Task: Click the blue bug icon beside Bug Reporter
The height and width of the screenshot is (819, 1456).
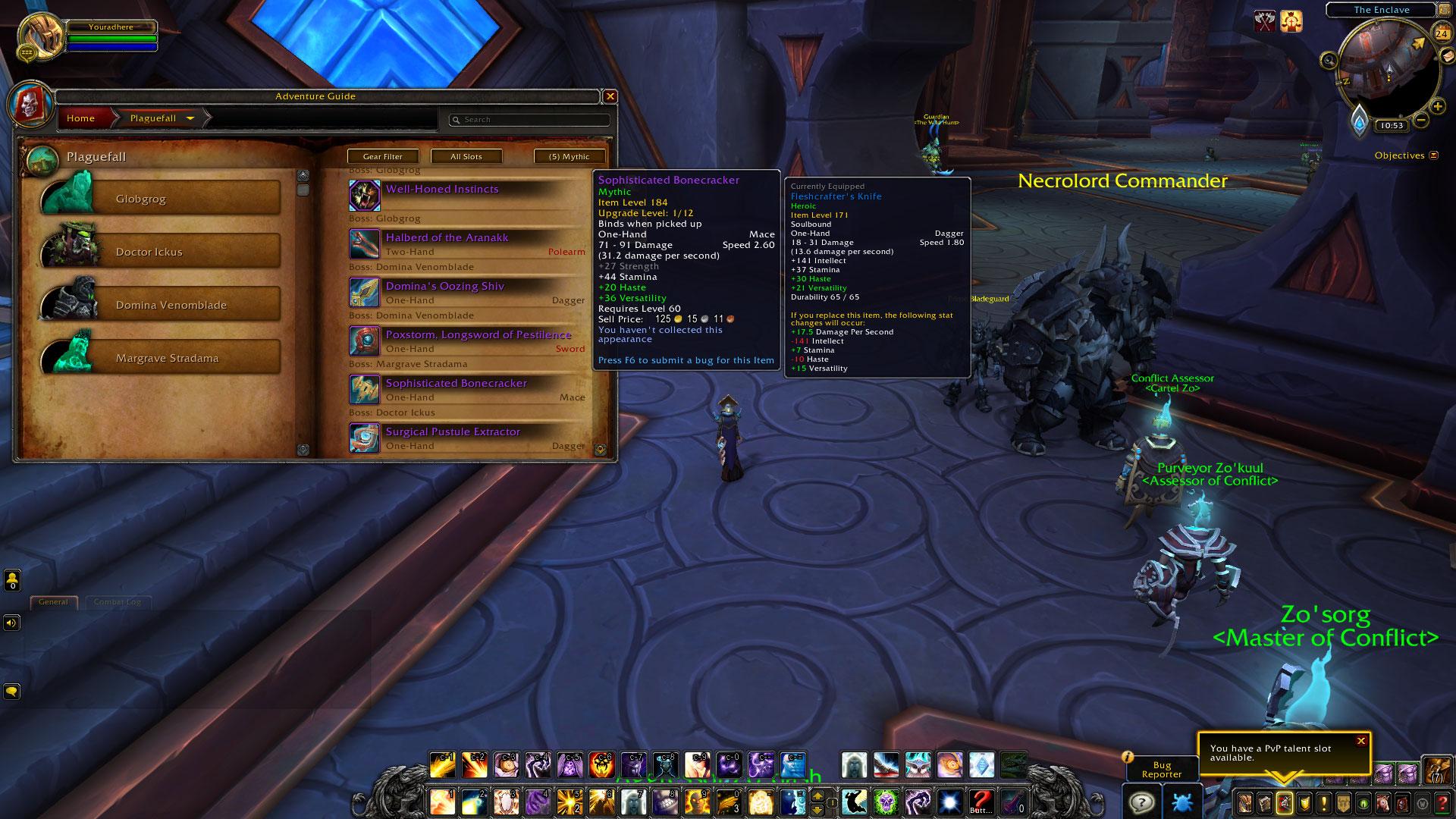Action: click(x=1183, y=801)
